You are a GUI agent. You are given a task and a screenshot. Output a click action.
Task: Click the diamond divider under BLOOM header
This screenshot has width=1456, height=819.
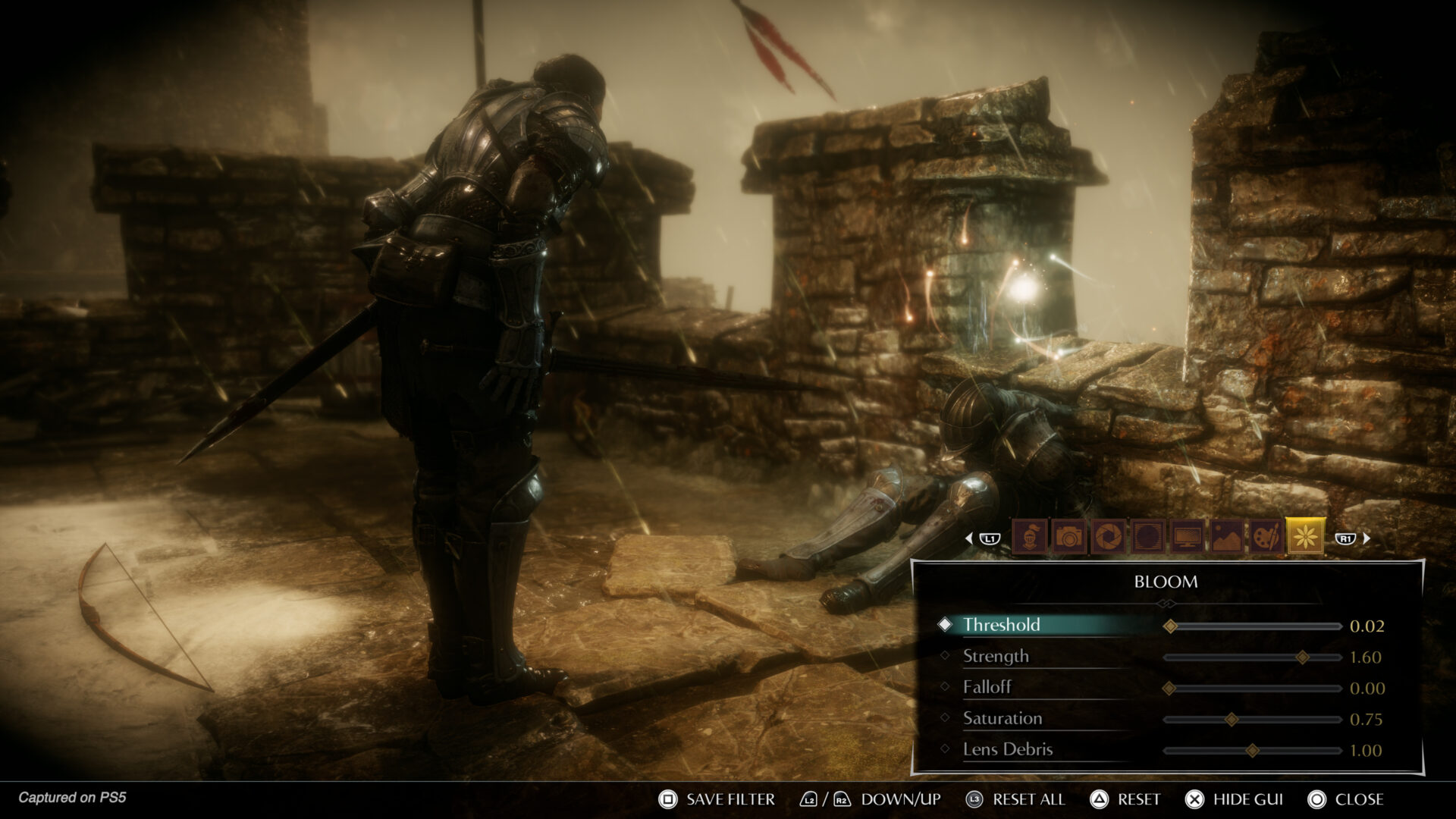(x=1167, y=604)
